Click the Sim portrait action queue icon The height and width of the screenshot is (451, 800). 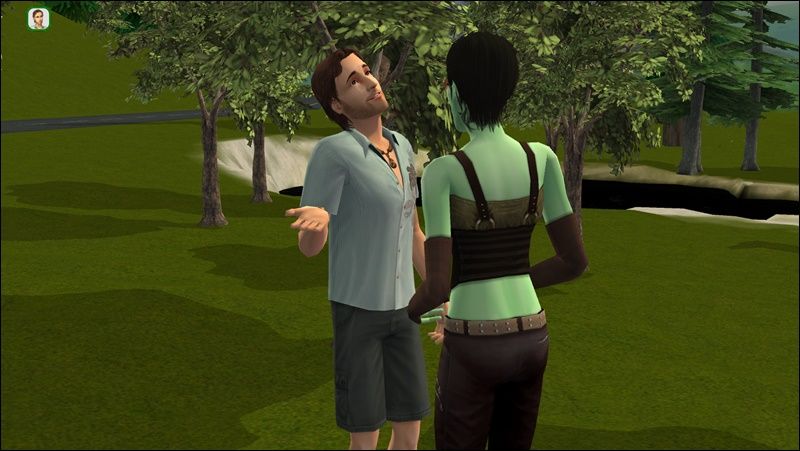(38, 19)
